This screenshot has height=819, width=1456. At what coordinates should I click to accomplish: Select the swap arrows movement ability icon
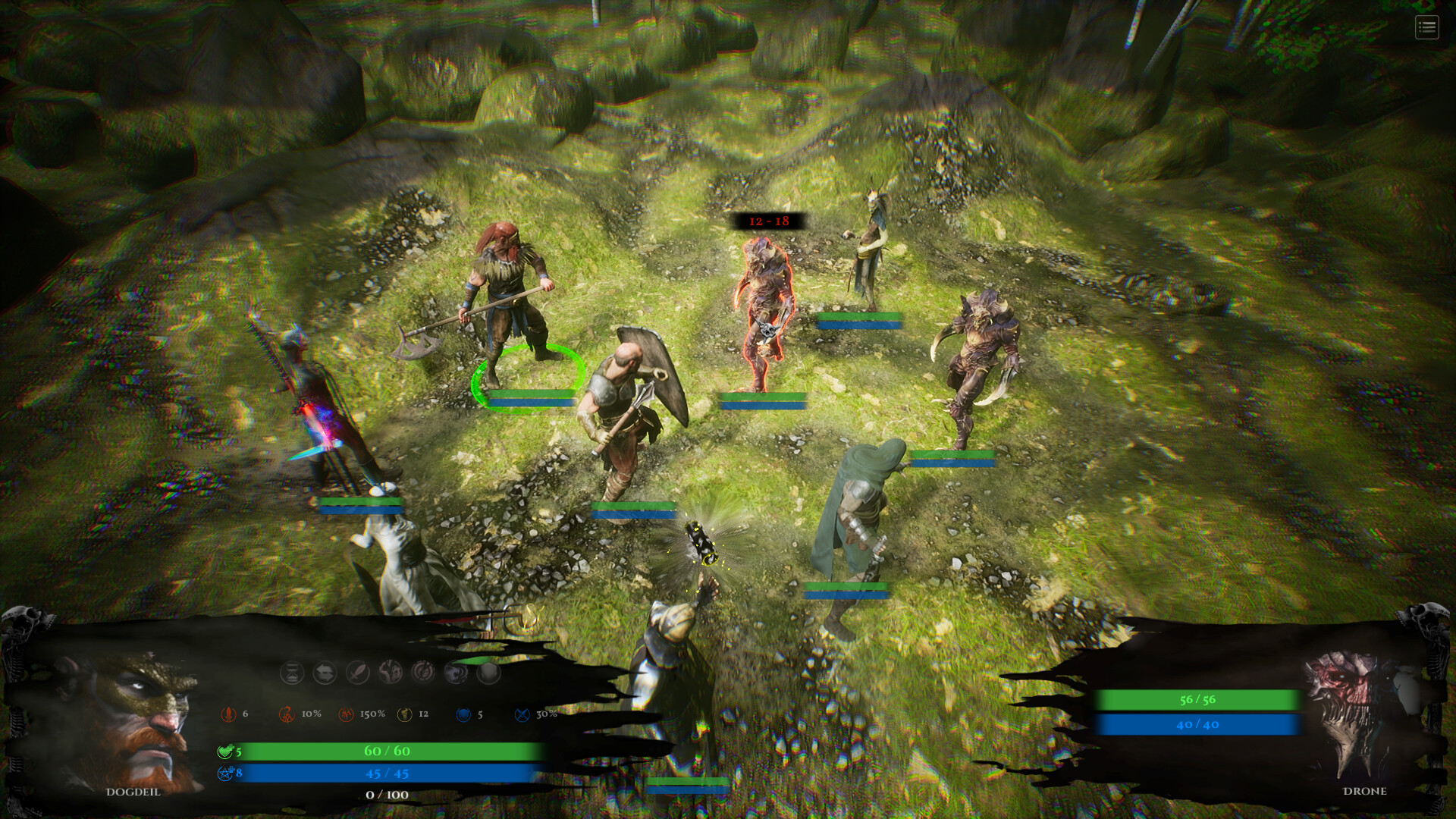click(325, 671)
